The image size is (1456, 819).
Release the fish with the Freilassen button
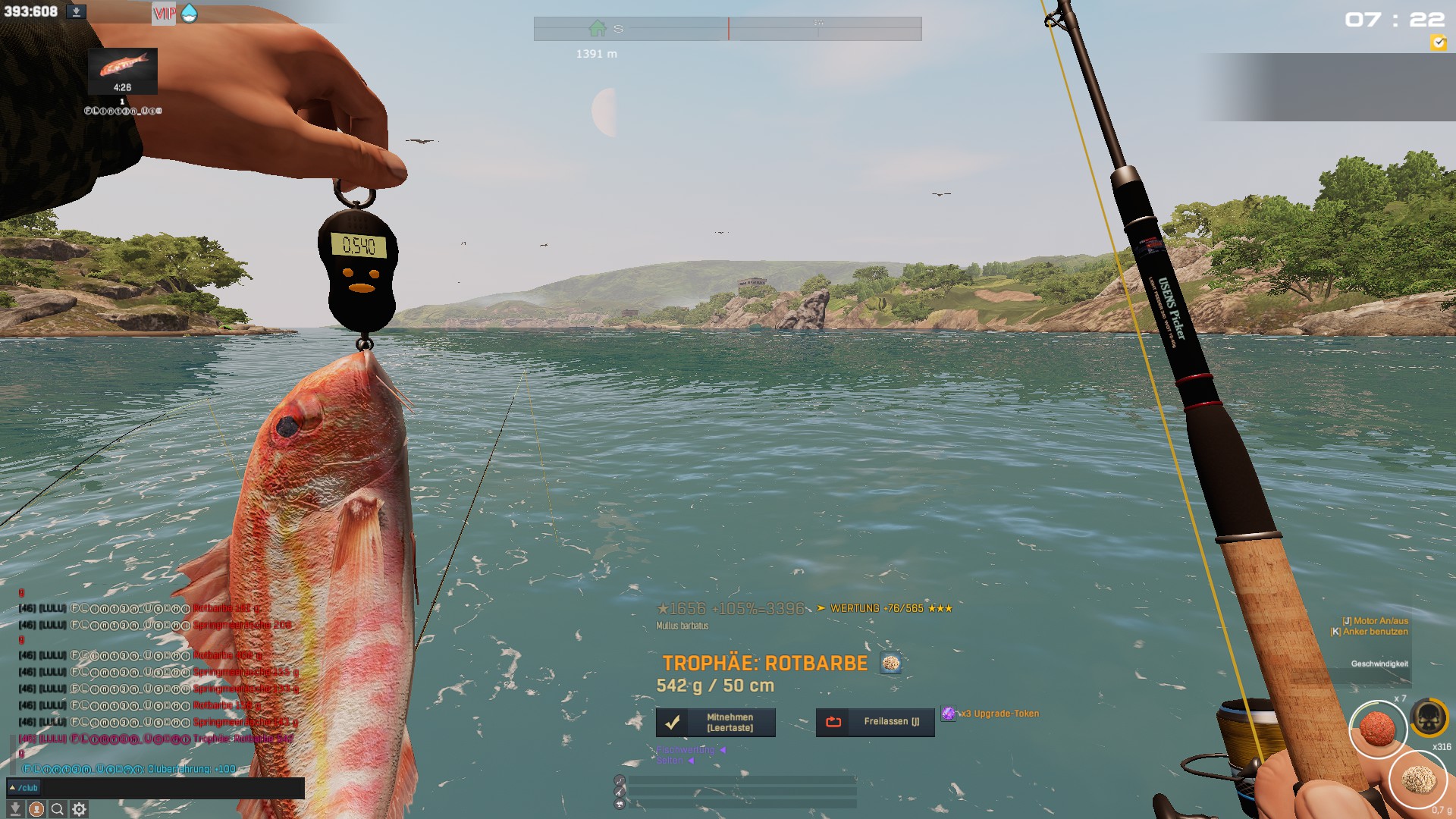875,722
